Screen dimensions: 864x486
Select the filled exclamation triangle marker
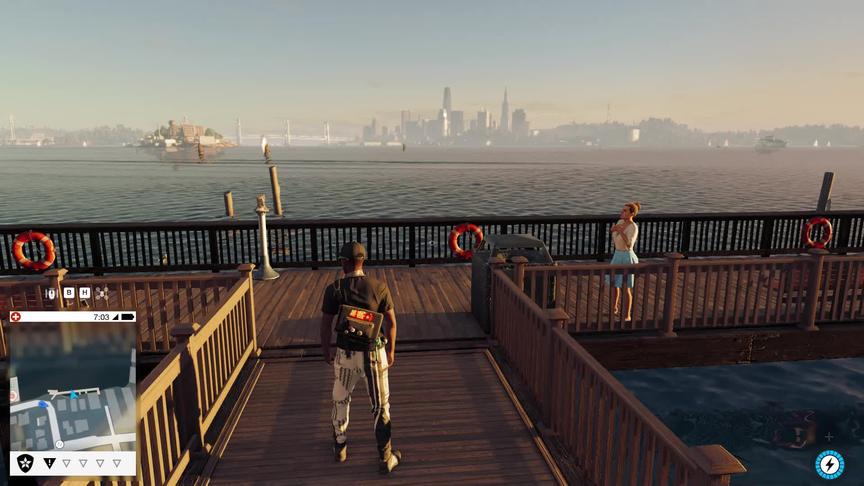click(x=49, y=463)
